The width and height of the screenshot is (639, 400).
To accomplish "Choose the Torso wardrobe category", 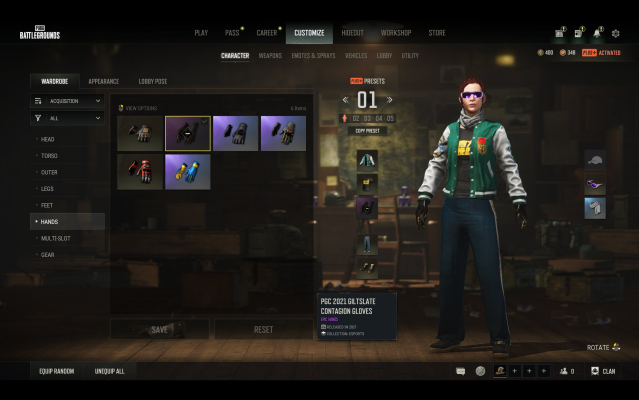I will (48, 155).
